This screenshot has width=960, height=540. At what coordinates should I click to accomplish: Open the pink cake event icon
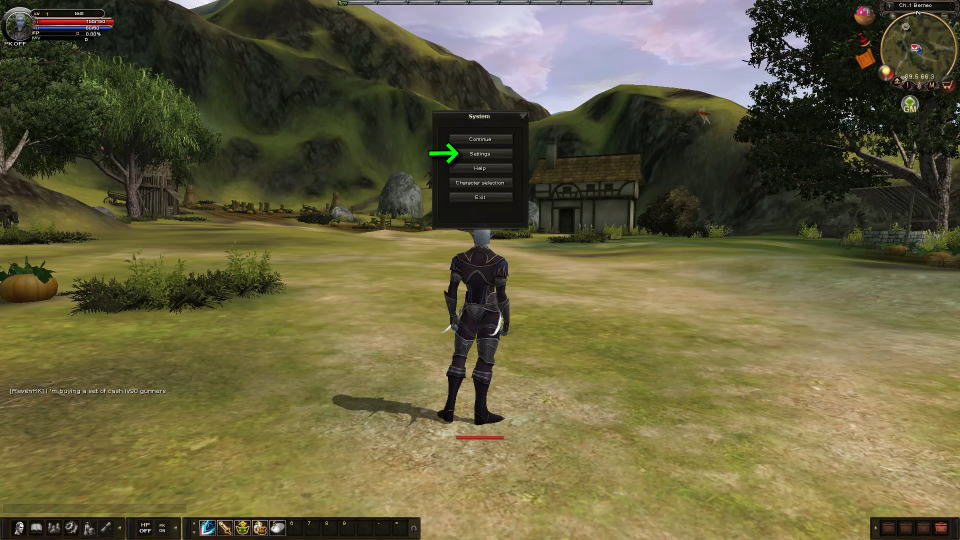(x=864, y=15)
